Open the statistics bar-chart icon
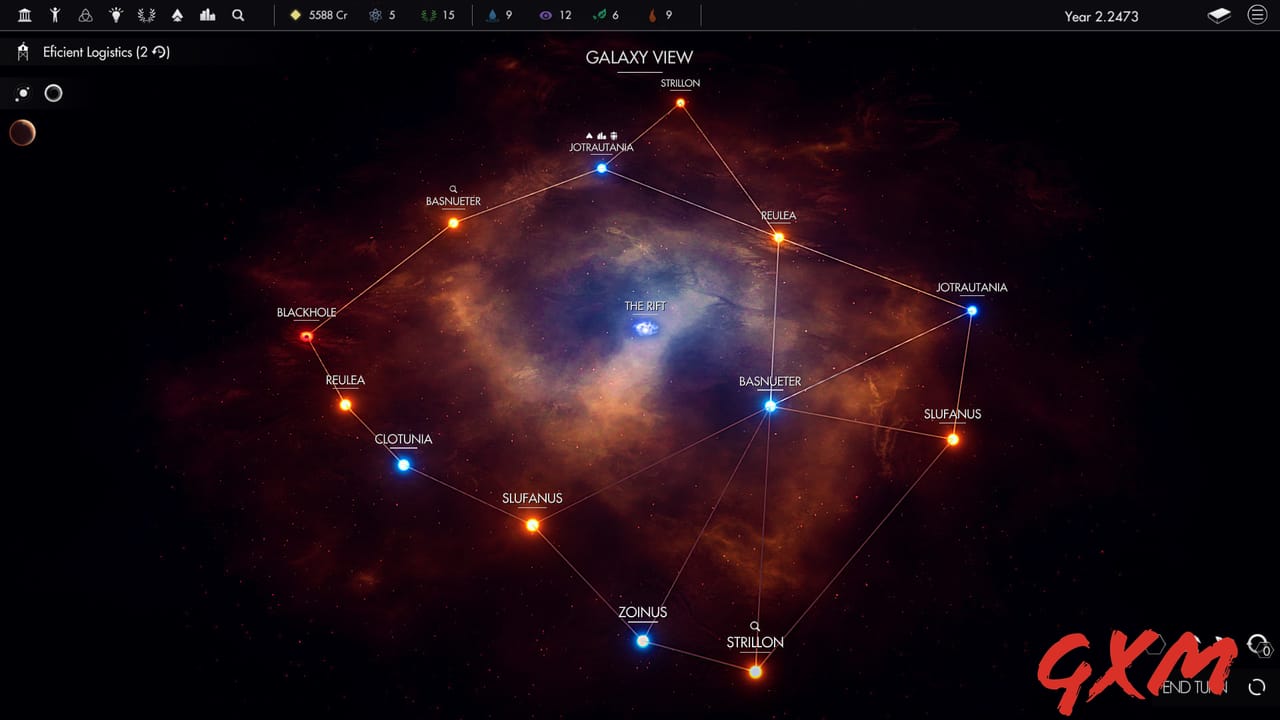The image size is (1280, 720). coord(207,15)
